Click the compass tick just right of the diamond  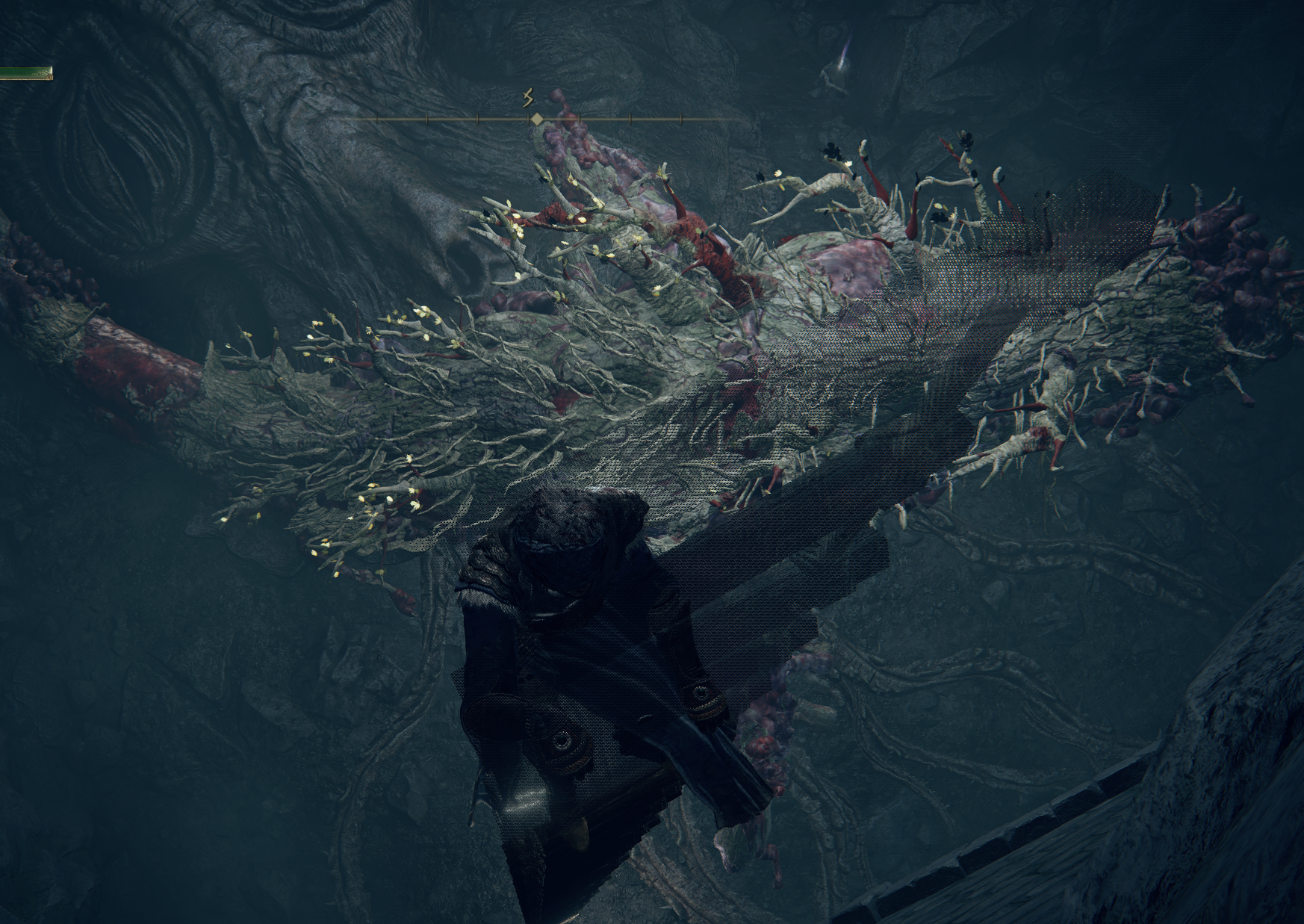pyautogui.click(x=579, y=117)
